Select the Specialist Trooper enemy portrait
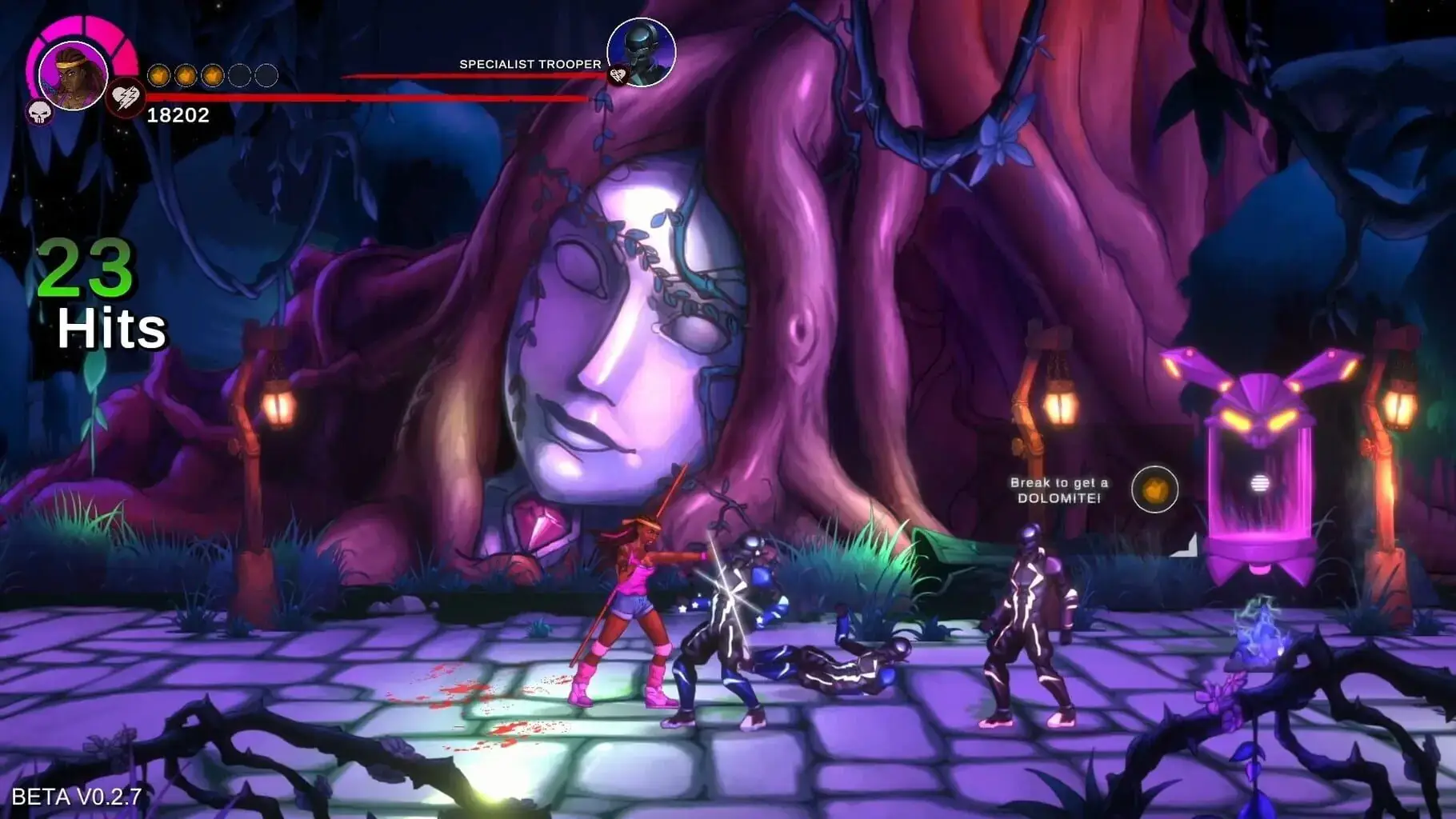 click(x=642, y=52)
